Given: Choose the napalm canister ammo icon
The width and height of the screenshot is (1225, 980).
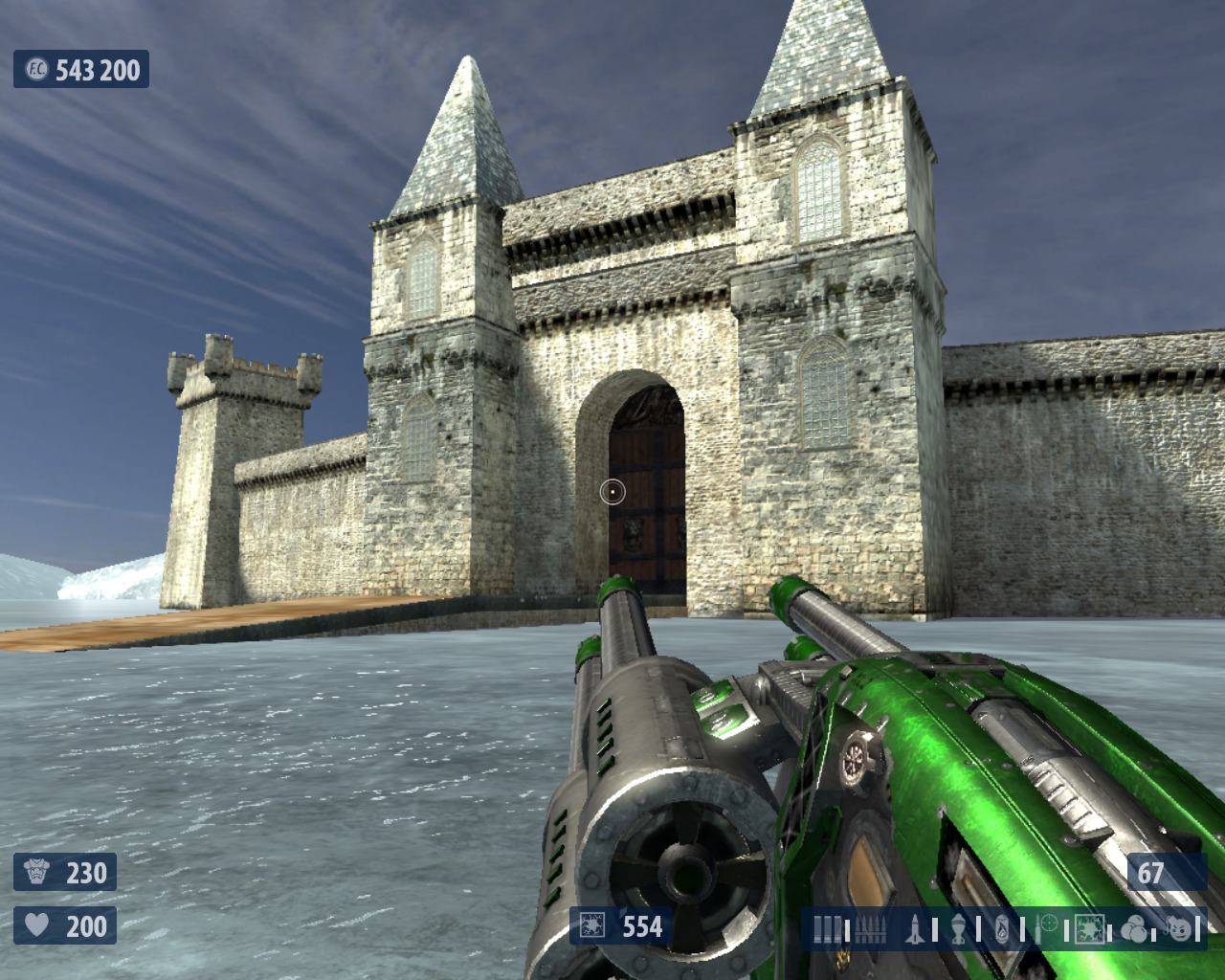Looking at the screenshot, I should click(1002, 928).
